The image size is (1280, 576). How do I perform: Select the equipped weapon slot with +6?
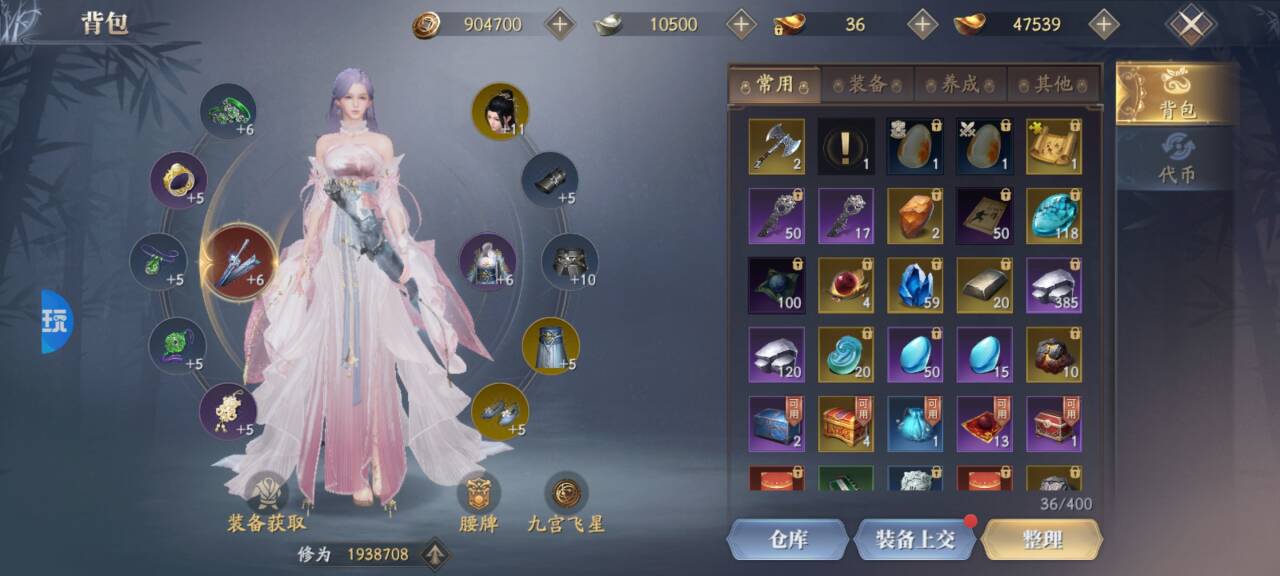tap(237, 264)
